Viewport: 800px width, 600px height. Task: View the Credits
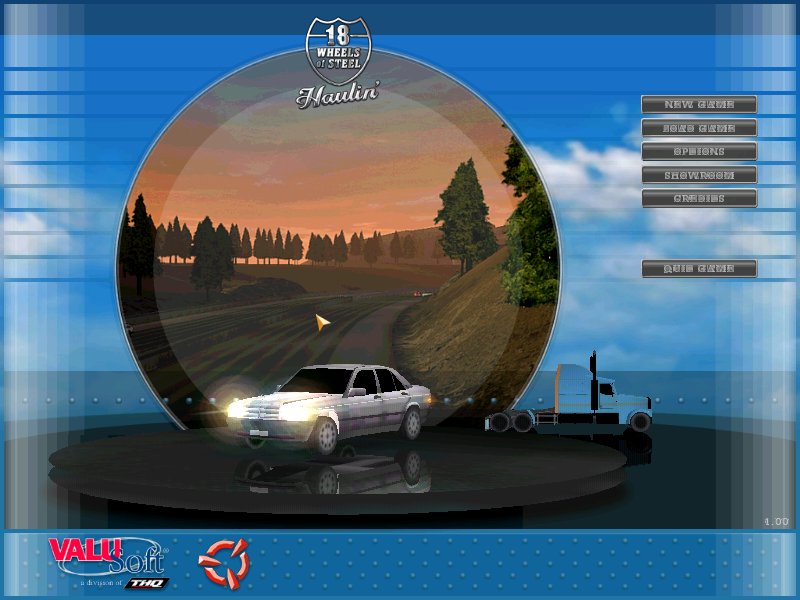699,198
